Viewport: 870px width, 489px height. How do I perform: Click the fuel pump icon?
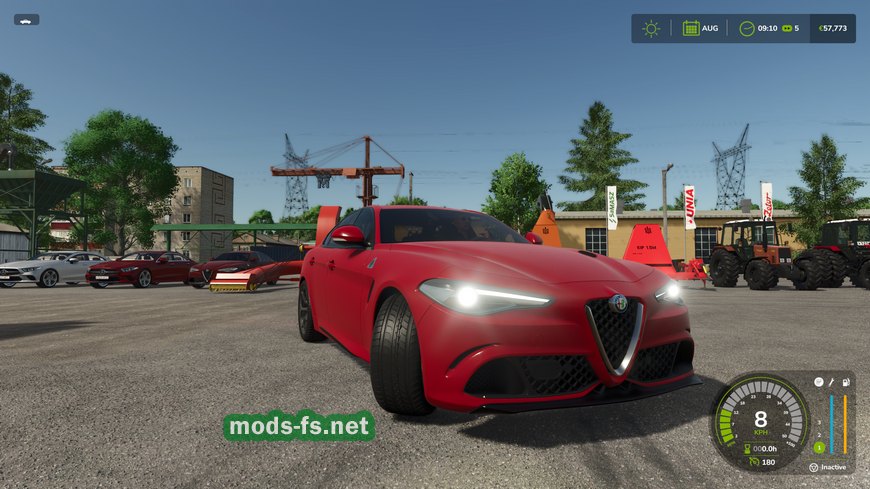[846, 382]
